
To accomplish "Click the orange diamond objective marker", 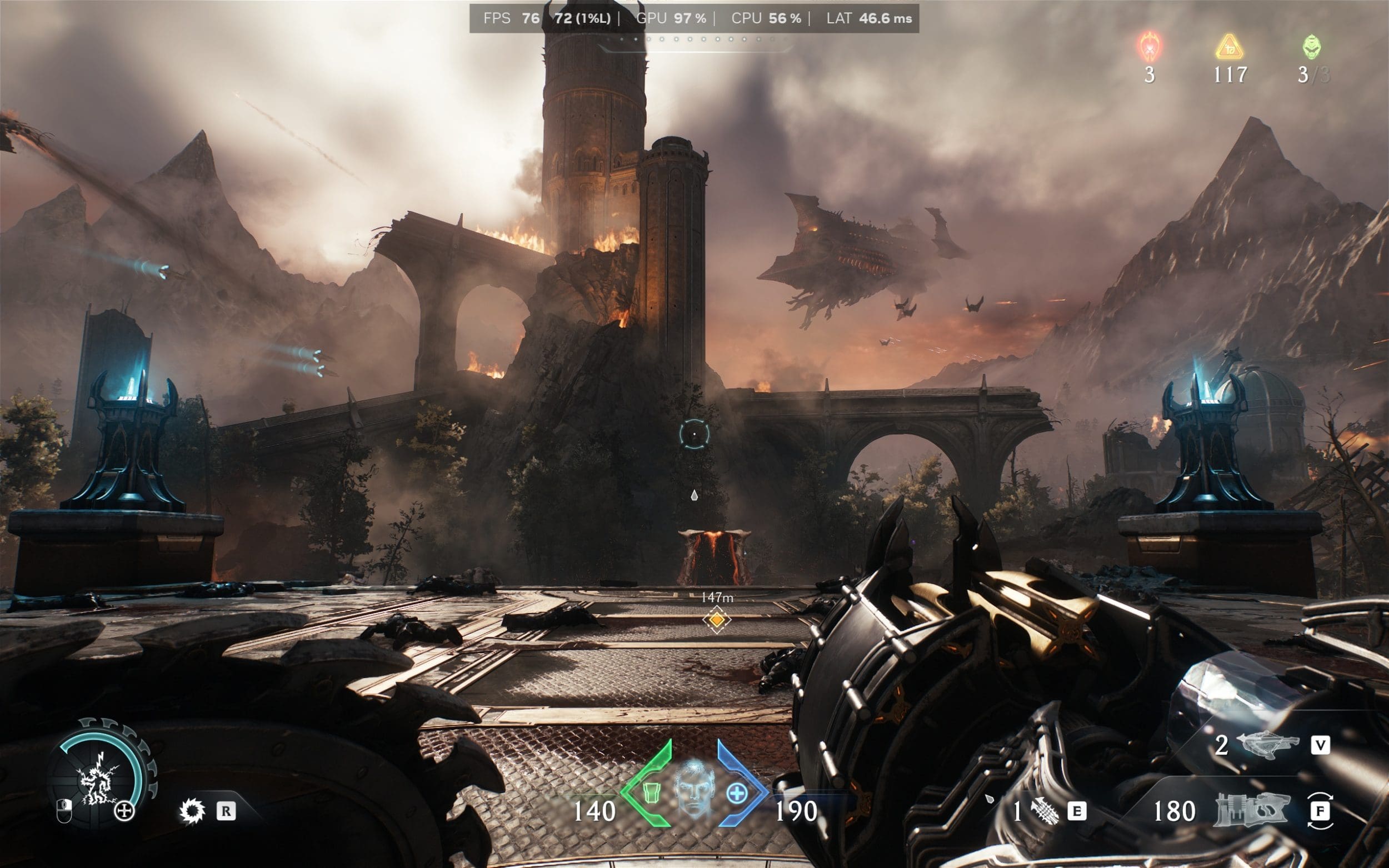I will (716, 620).
